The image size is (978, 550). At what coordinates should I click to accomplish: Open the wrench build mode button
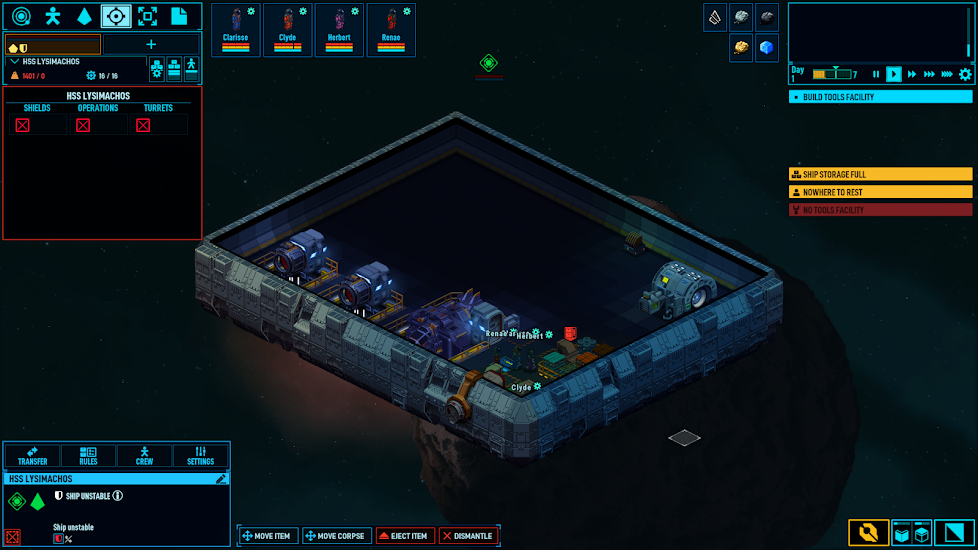click(867, 533)
